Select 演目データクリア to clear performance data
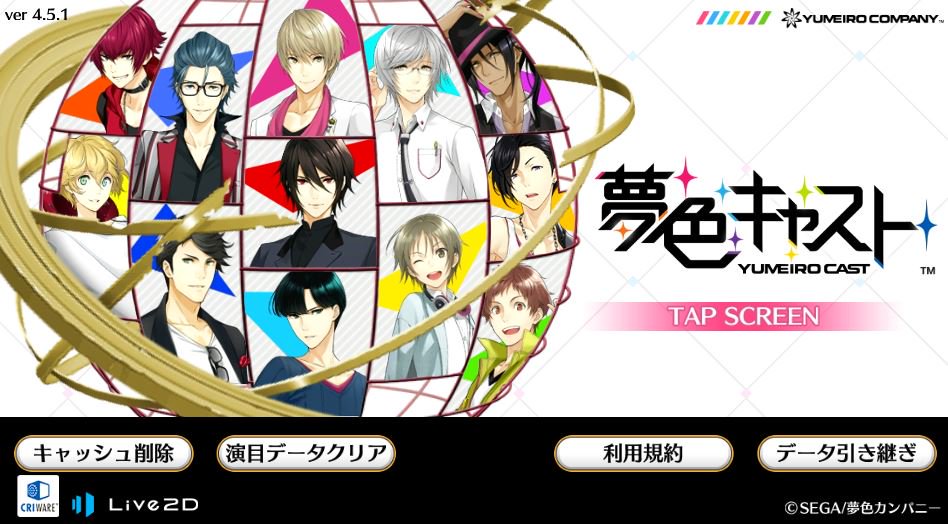This screenshot has width=948, height=524. pos(306,453)
